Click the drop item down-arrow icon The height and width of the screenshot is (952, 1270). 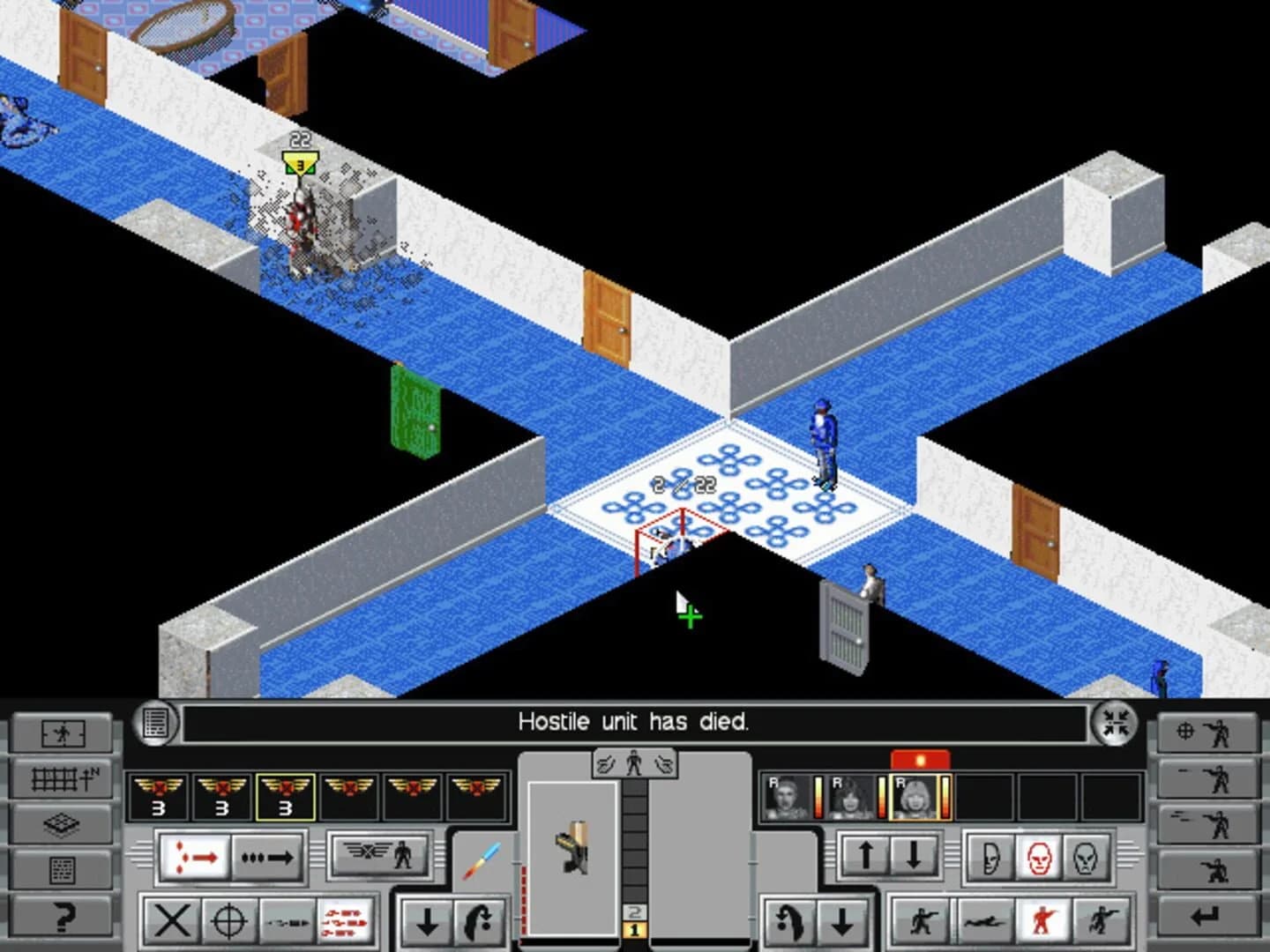click(428, 921)
